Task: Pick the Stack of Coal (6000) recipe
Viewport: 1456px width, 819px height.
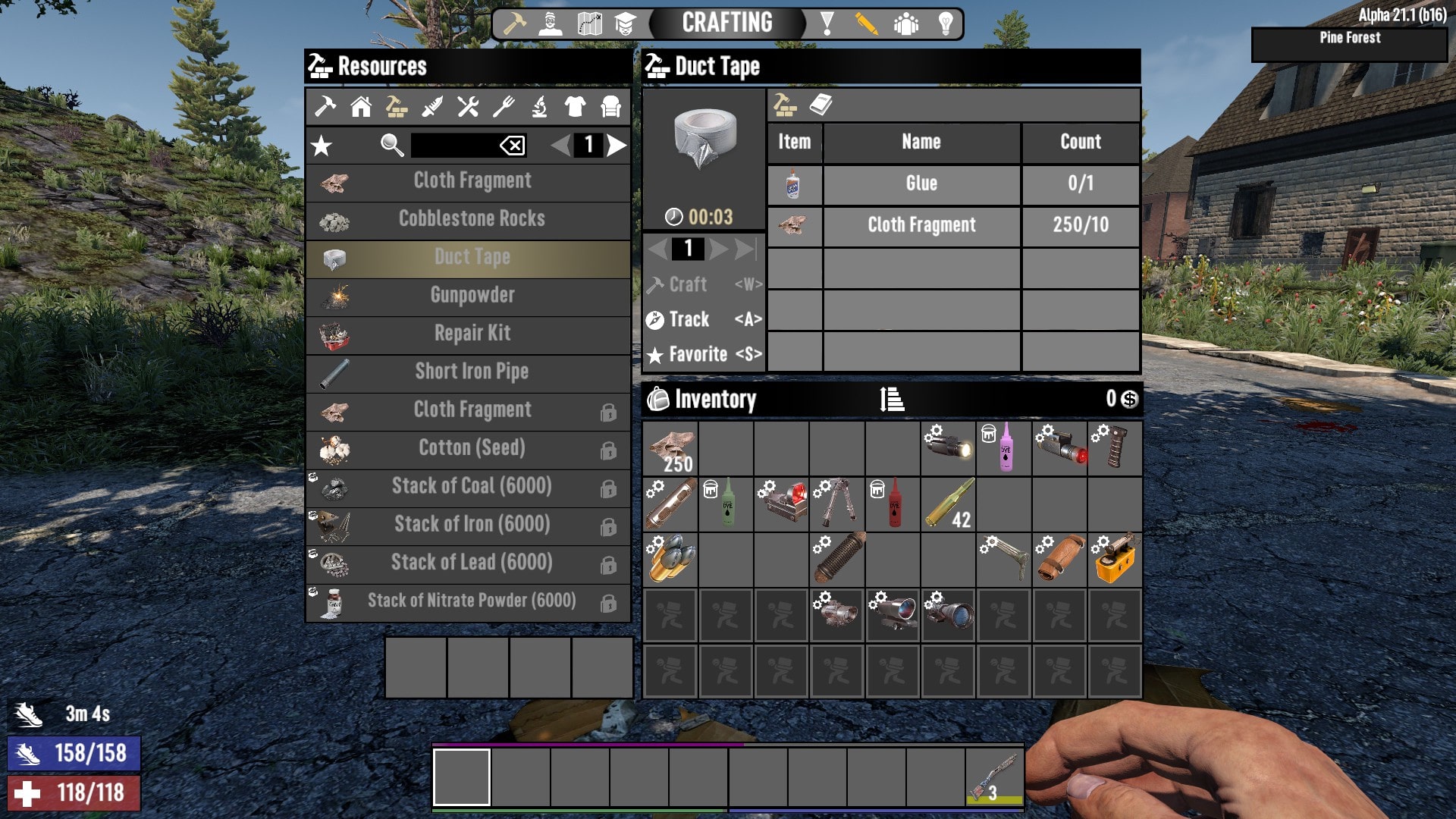Action: [x=472, y=487]
